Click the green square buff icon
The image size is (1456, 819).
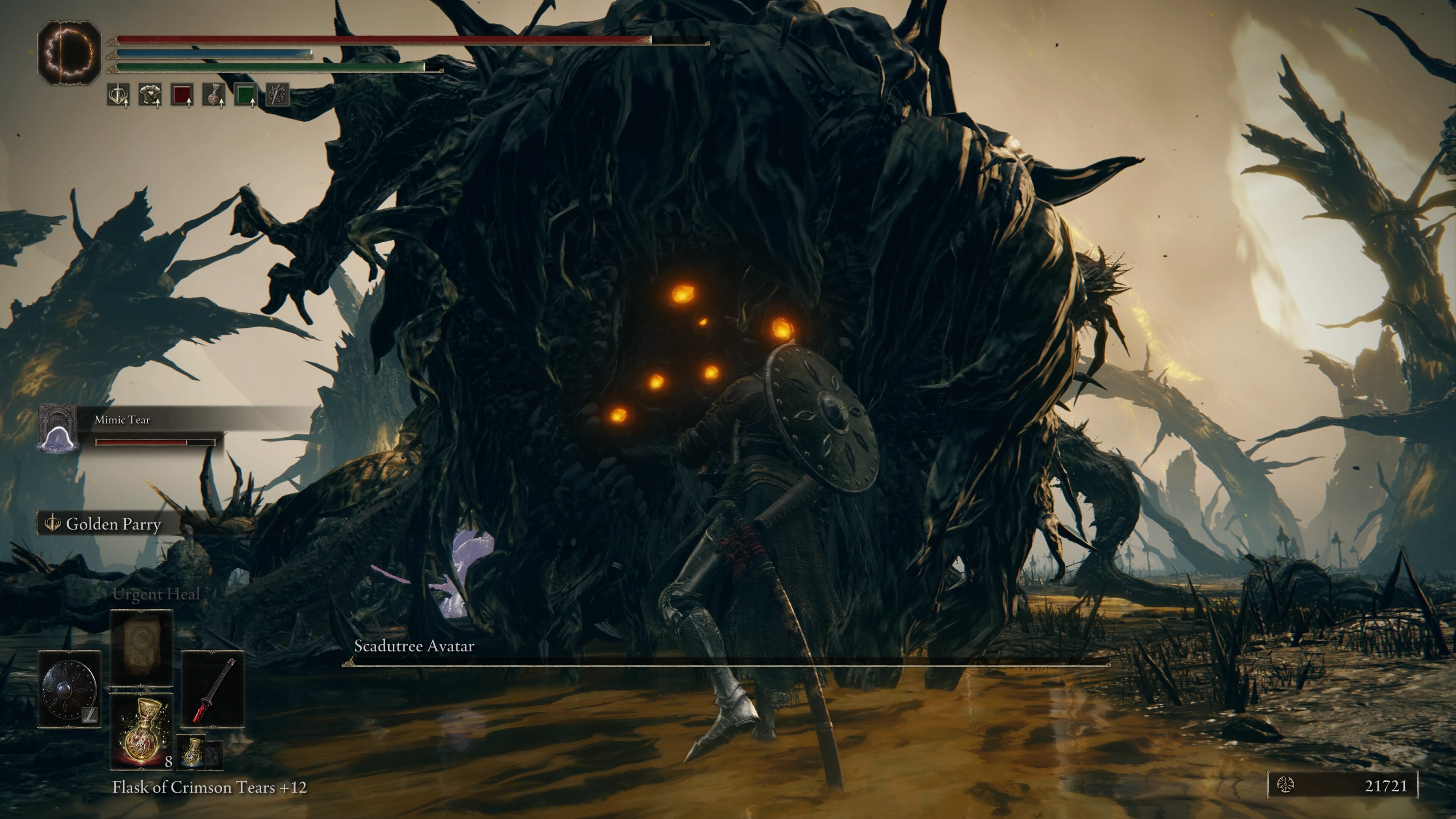tap(245, 95)
